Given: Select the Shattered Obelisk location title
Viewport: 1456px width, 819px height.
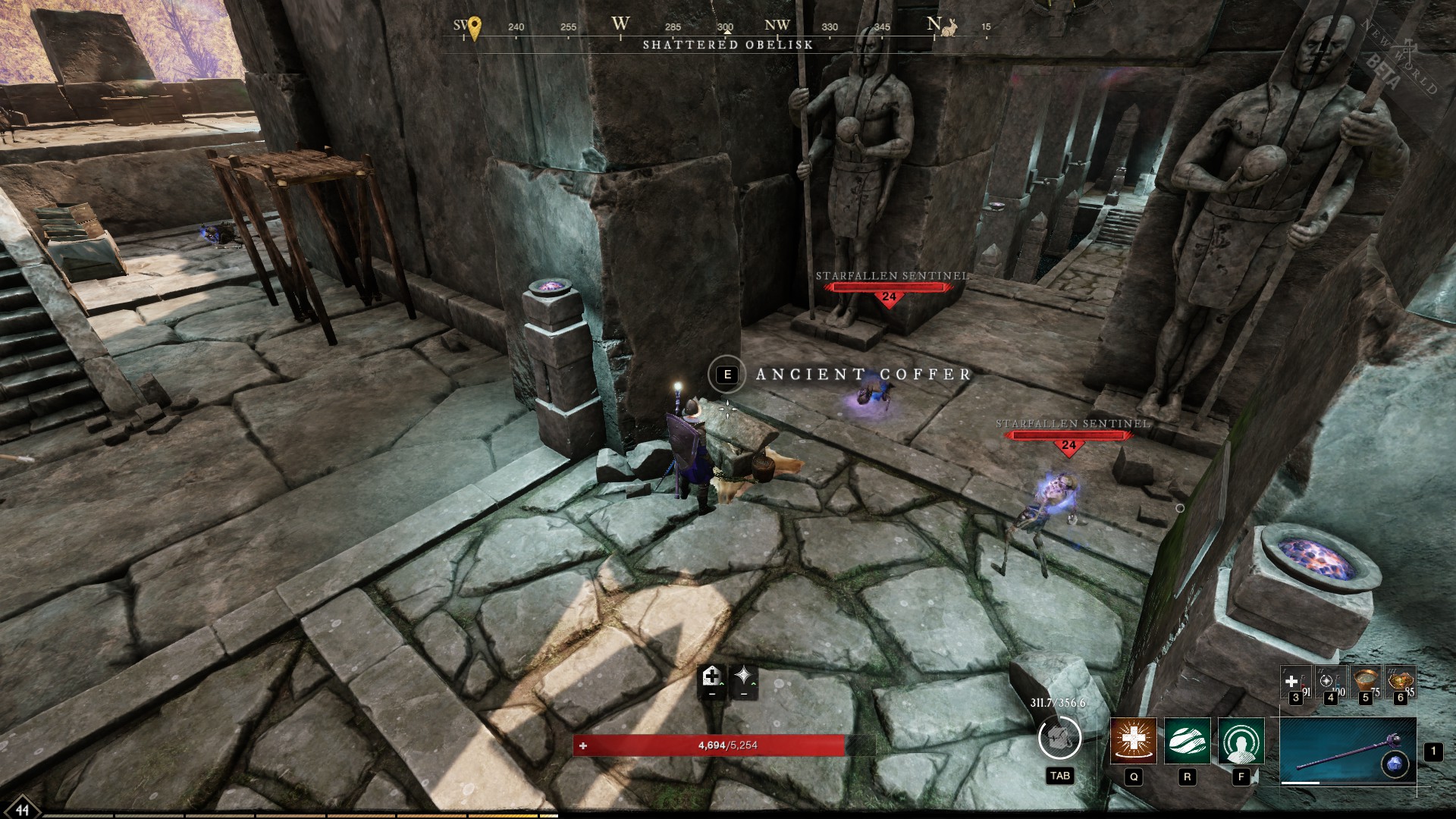Looking at the screenshot, I should click(x=729, y=45).
